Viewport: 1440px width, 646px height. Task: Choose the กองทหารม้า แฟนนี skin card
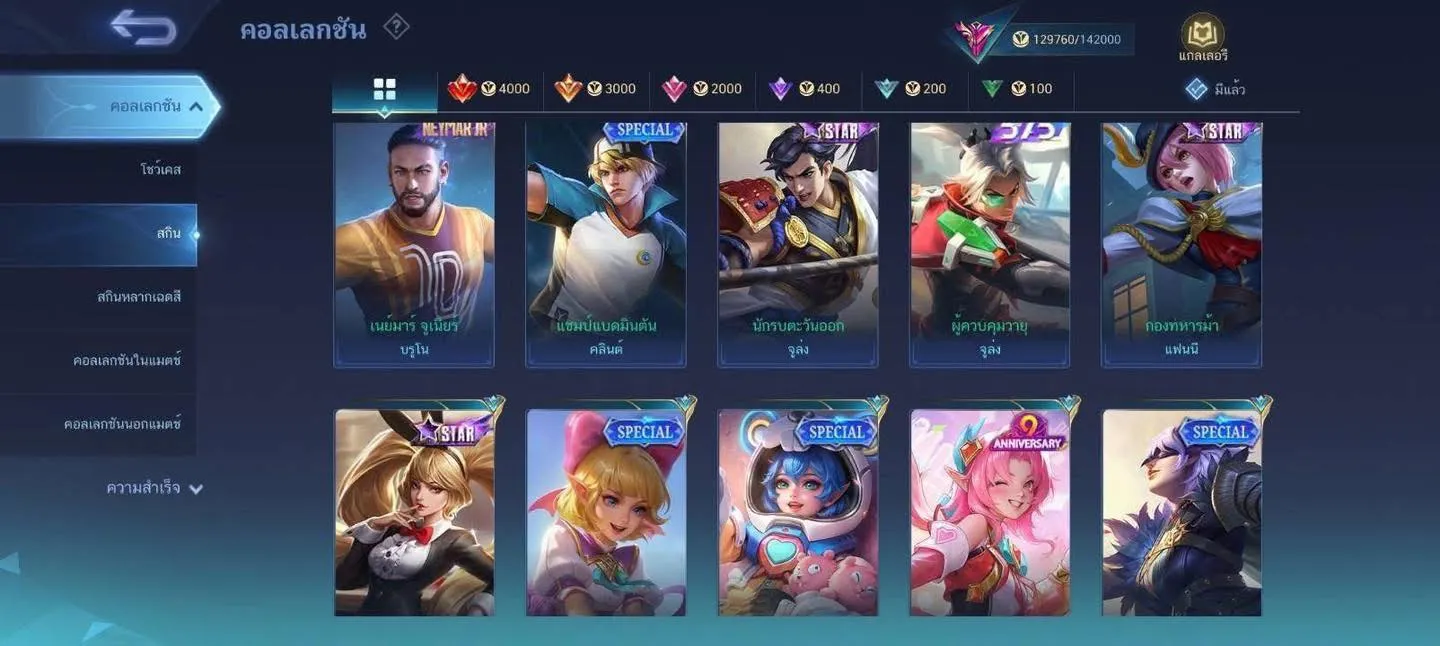coord(1182,245)
